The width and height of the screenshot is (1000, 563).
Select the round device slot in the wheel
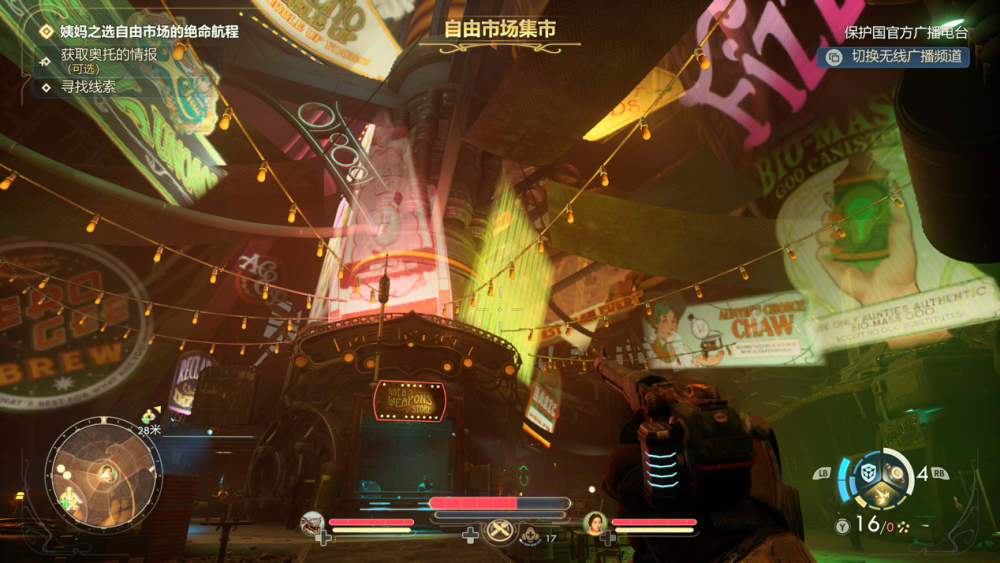(x=894, y=469)
